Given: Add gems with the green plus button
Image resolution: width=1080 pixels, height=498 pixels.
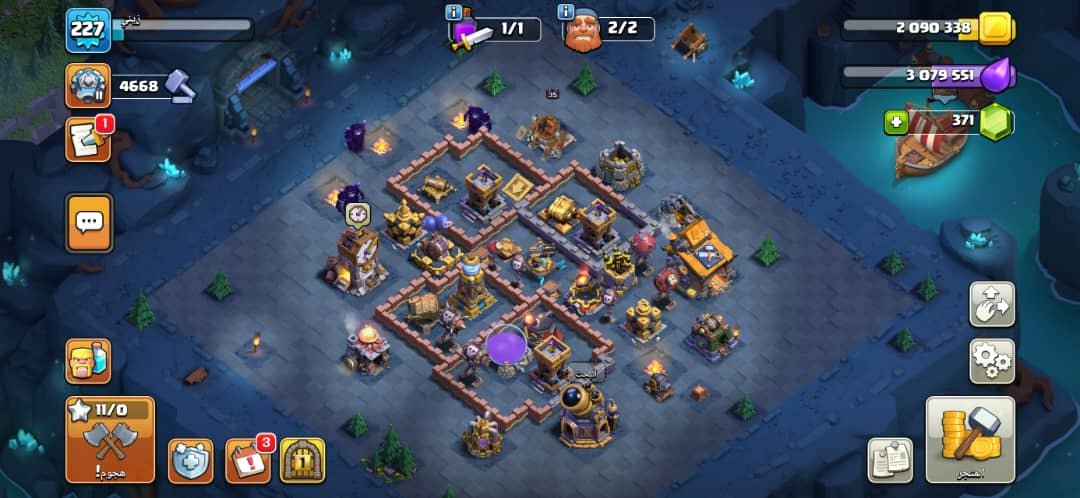Looking at the screenshot, I should pyautogui.click(x=896, y=122).
